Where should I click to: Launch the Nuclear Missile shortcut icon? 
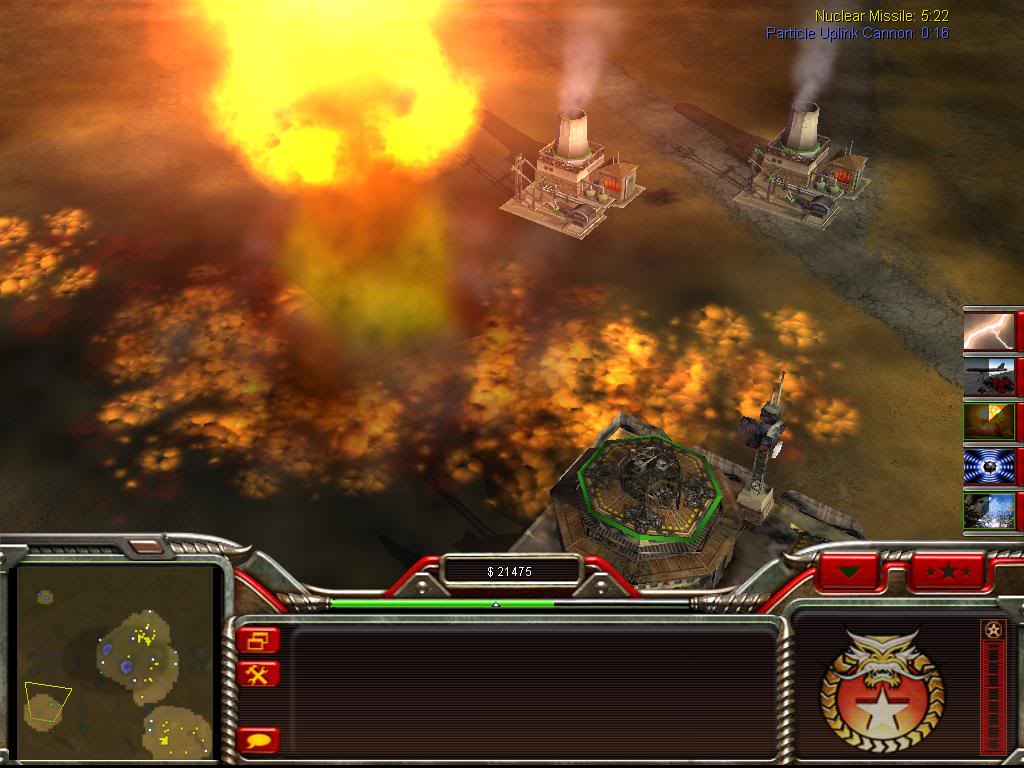[x=990, y=421]
